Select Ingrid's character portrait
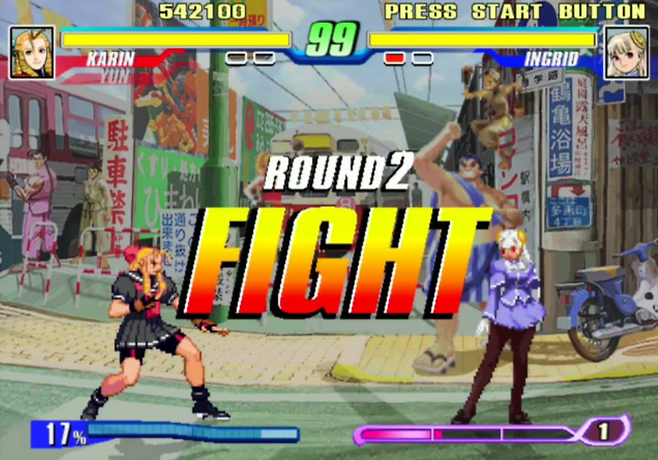Viewport: 658px width, 460px height. 627,52
